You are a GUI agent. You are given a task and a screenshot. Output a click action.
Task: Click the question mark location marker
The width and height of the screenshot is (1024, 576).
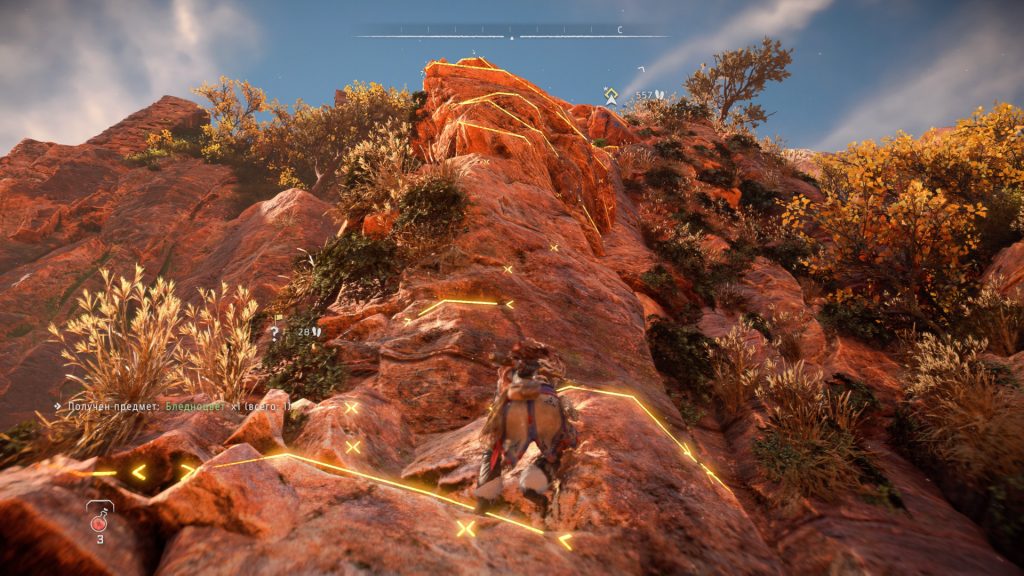(x=275, y=332)
